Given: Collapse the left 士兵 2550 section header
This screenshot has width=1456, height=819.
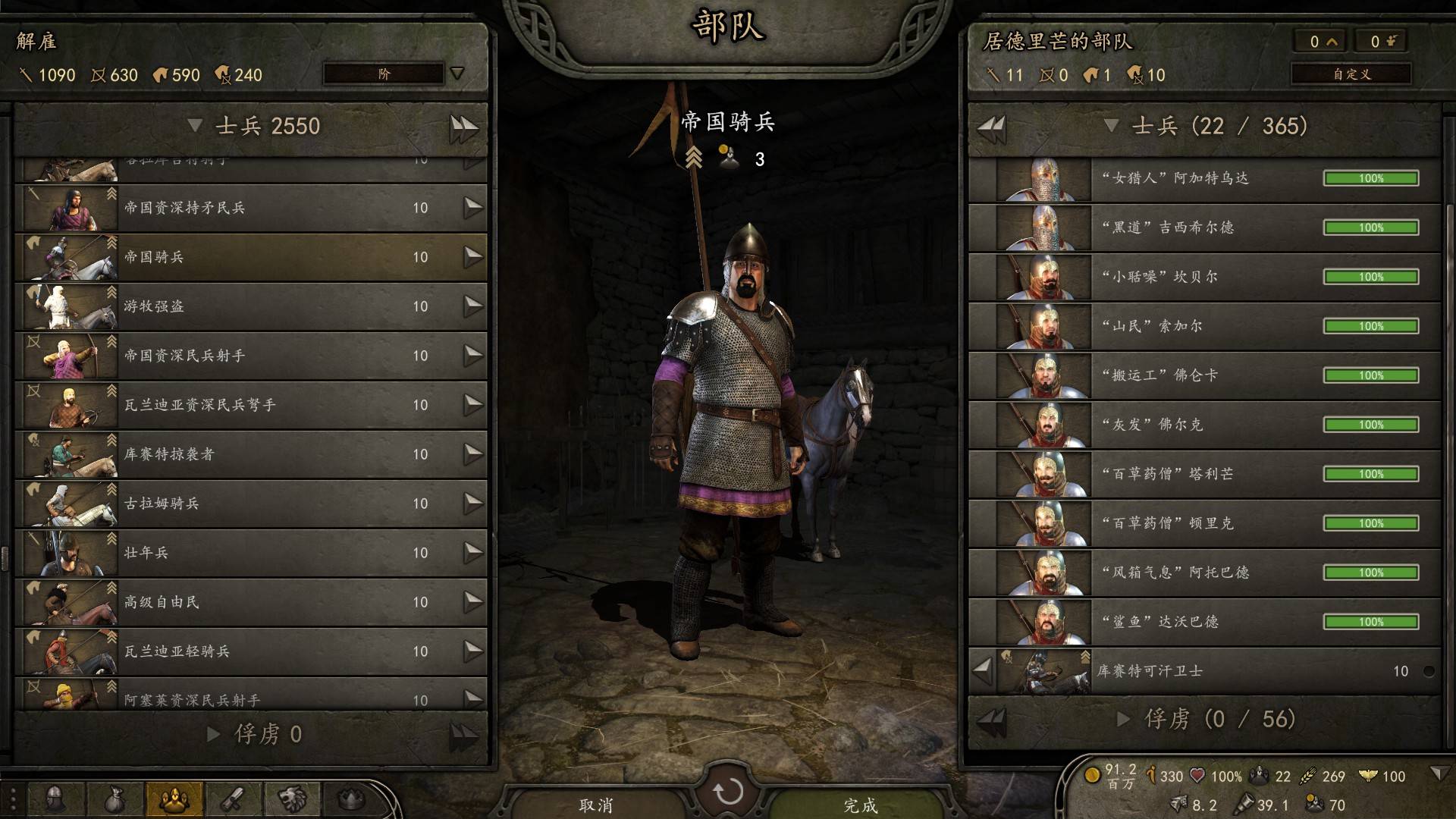Looking at the screenshot, I should [196, 126].
